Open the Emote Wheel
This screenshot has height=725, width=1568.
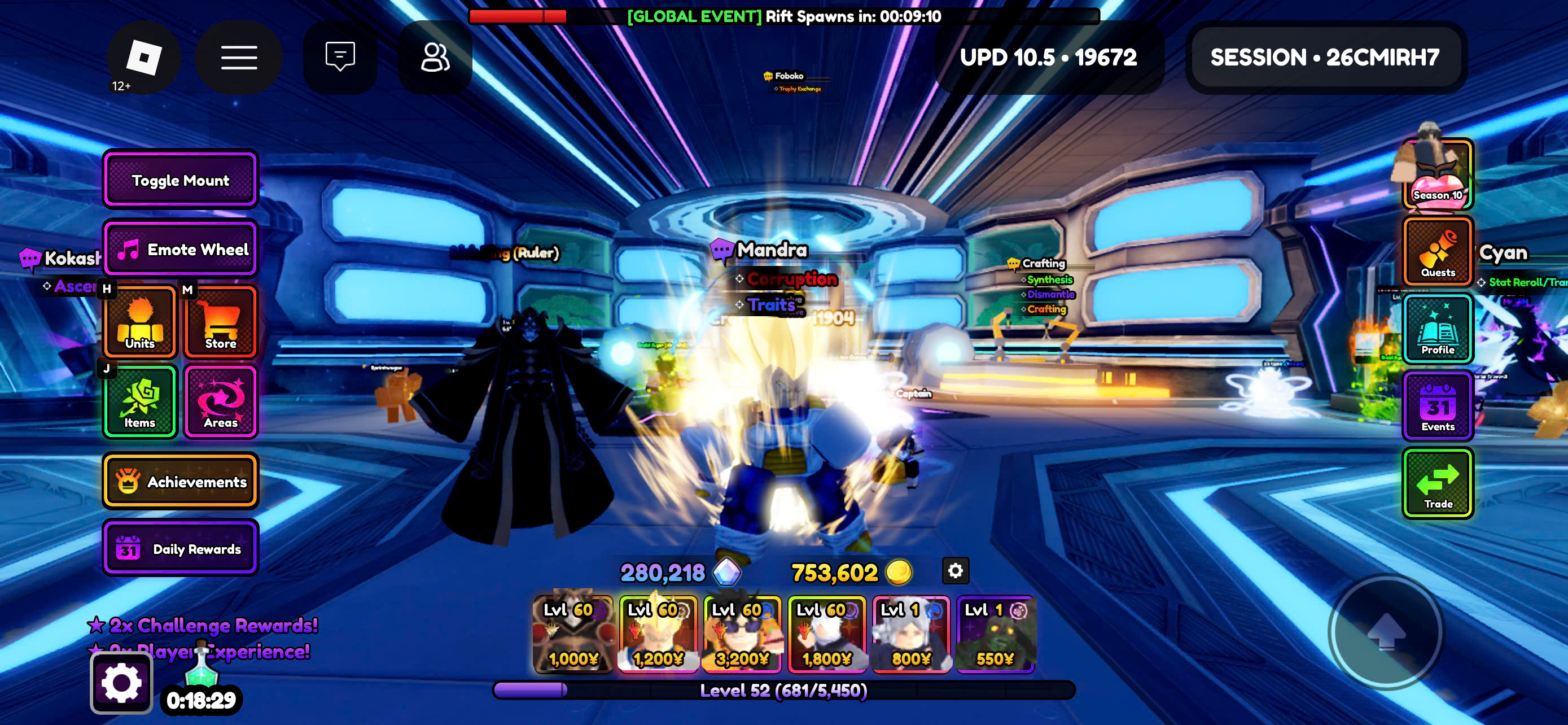tap(180, 249)
